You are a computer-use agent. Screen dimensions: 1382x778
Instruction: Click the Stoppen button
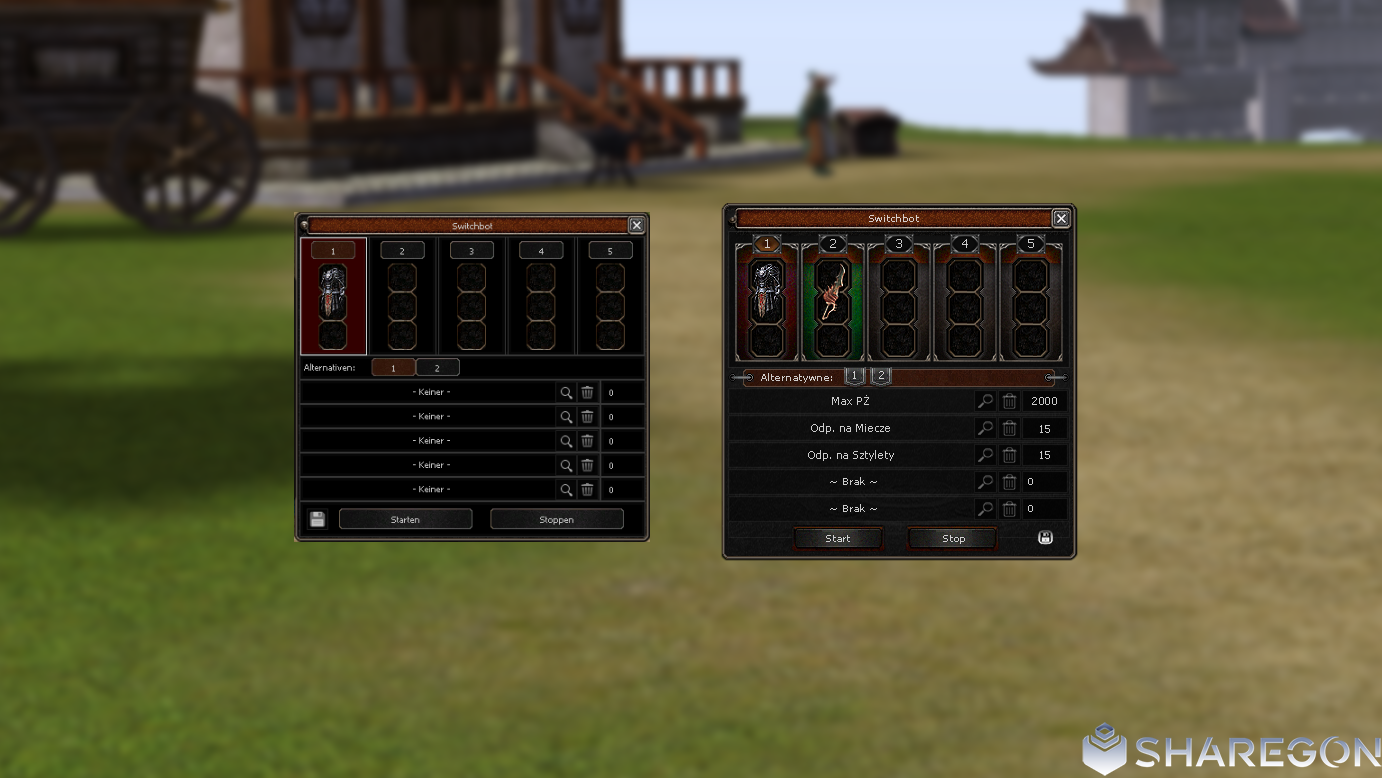(x=556, y=519)
